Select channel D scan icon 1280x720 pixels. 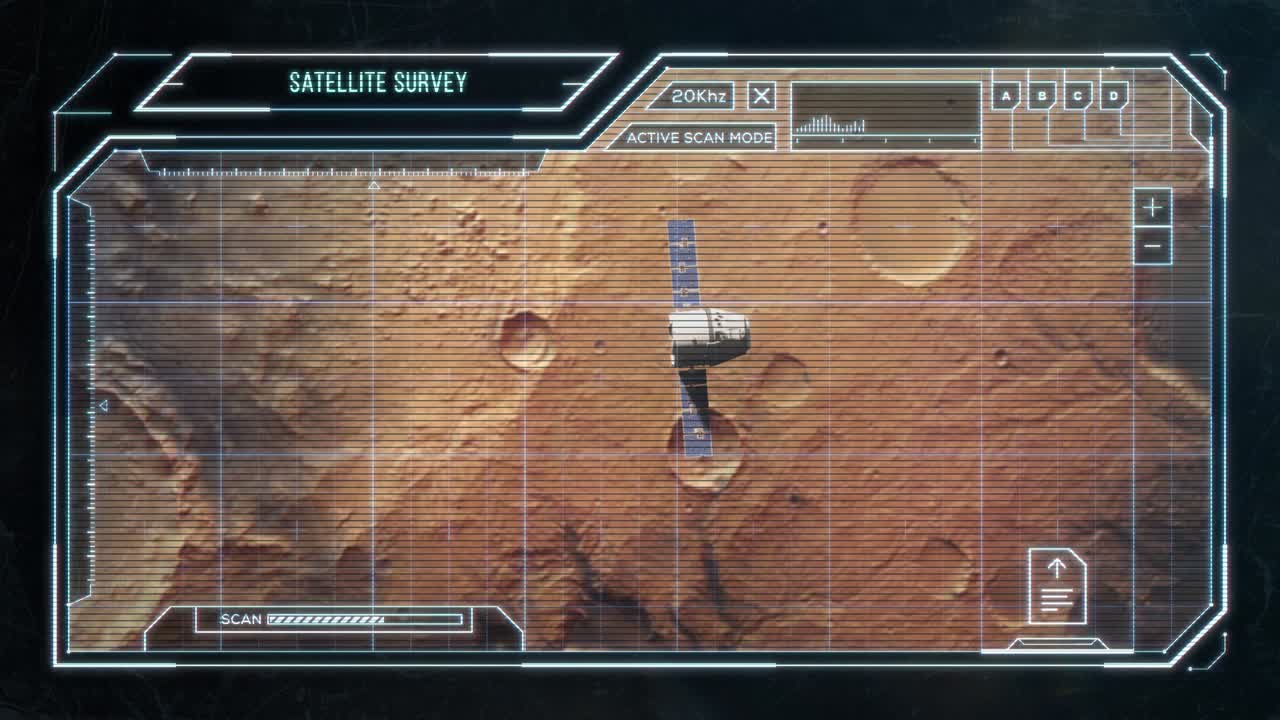(x=1114, y=96)
